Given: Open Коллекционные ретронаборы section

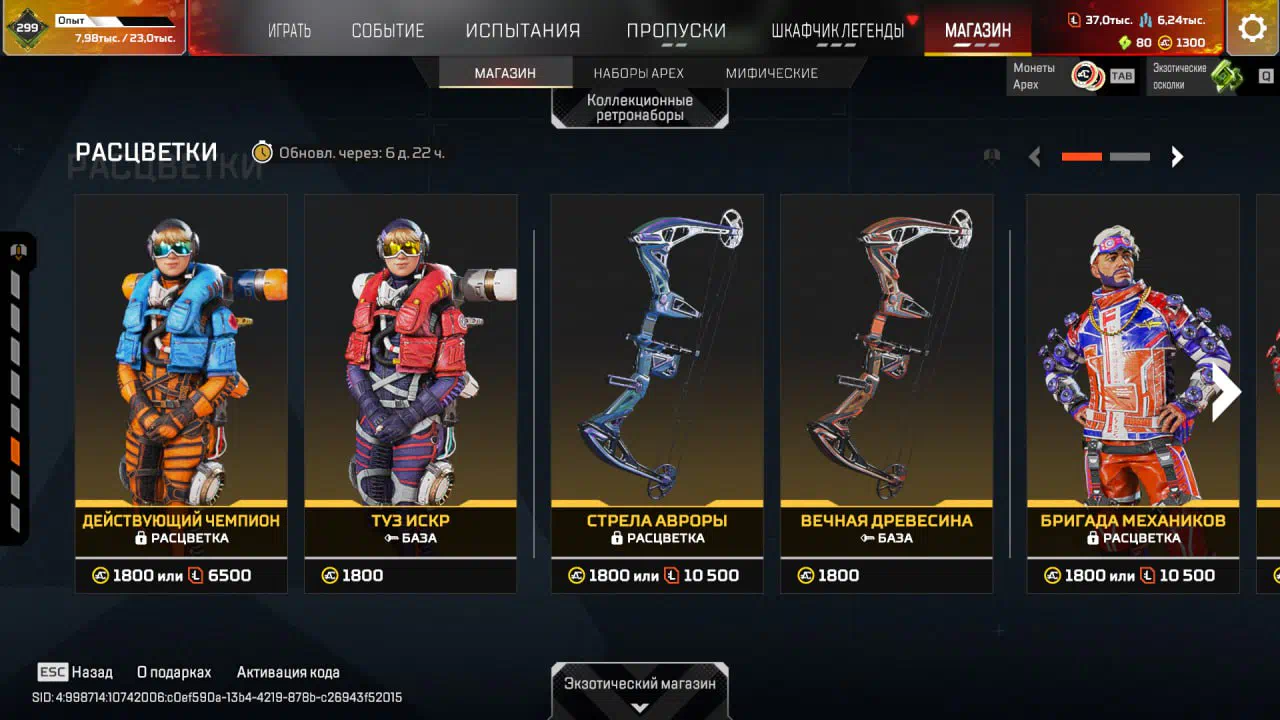Looking at the screenshot, I should click(x=640, y=107).
